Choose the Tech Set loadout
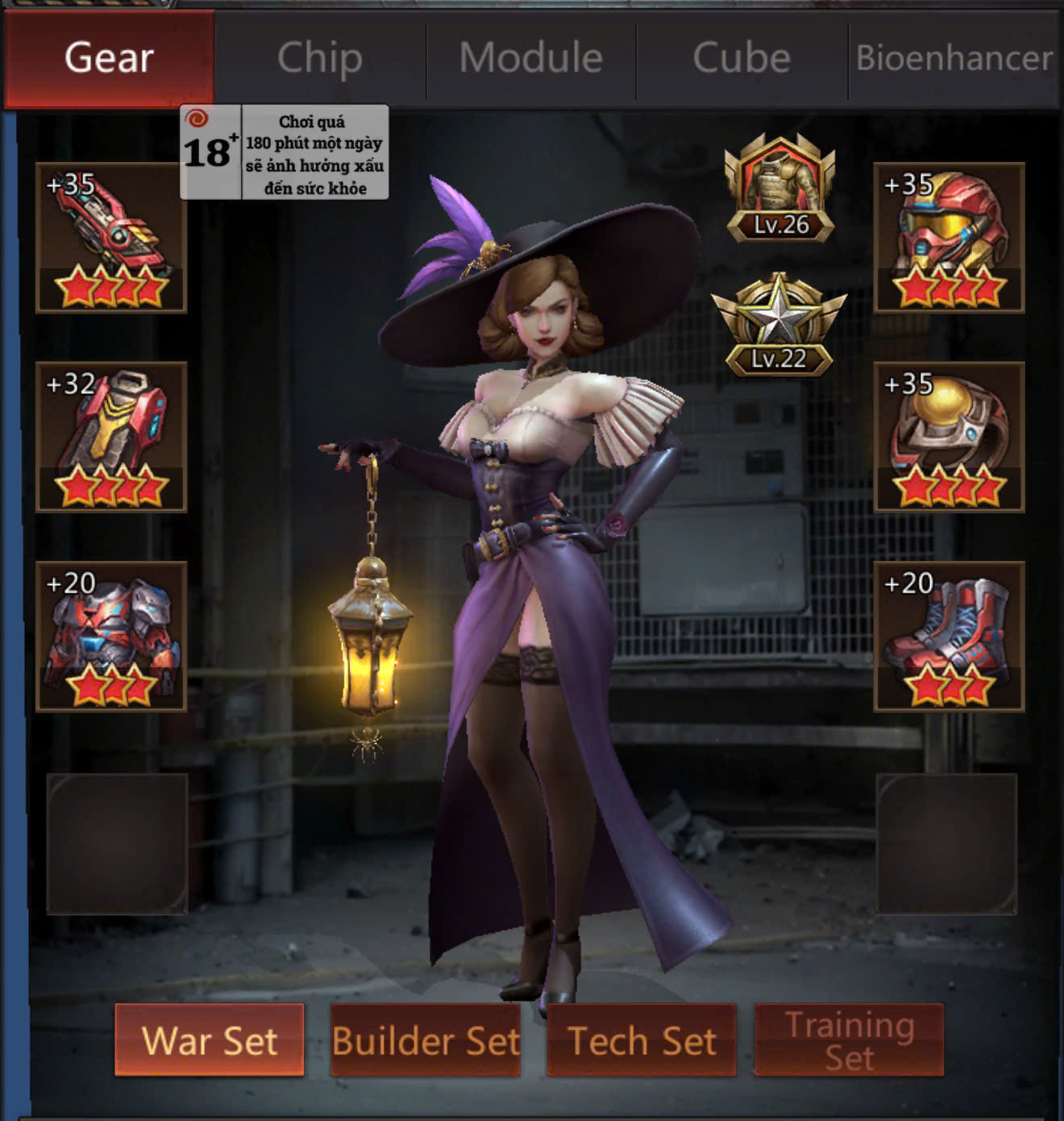The width and height of the screenshot is (1064, 1121). (642, 1040)
